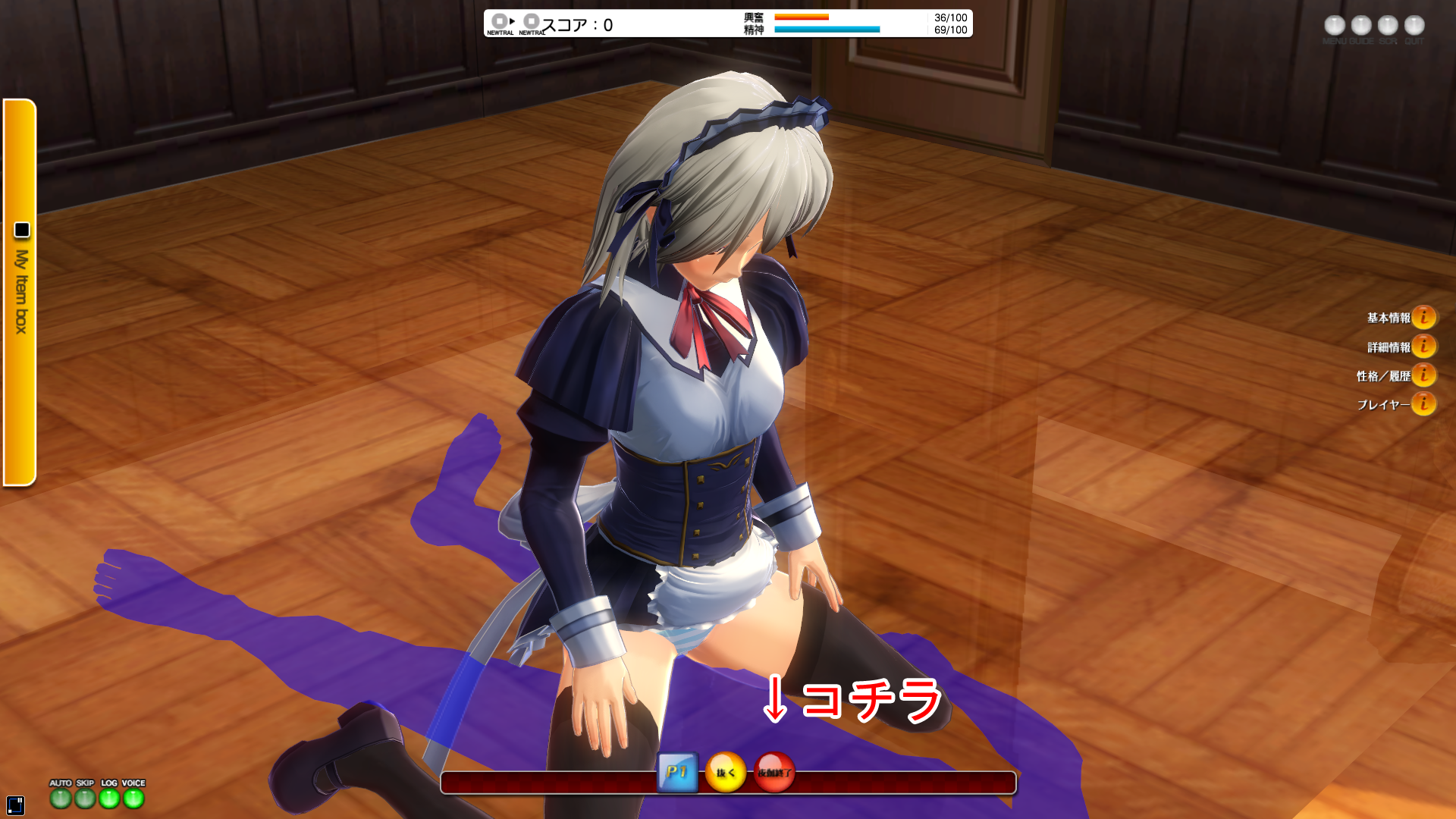Open 詳細情報 detailed info
Screen dimensions: 1456x819
(x=1423, y=347)
